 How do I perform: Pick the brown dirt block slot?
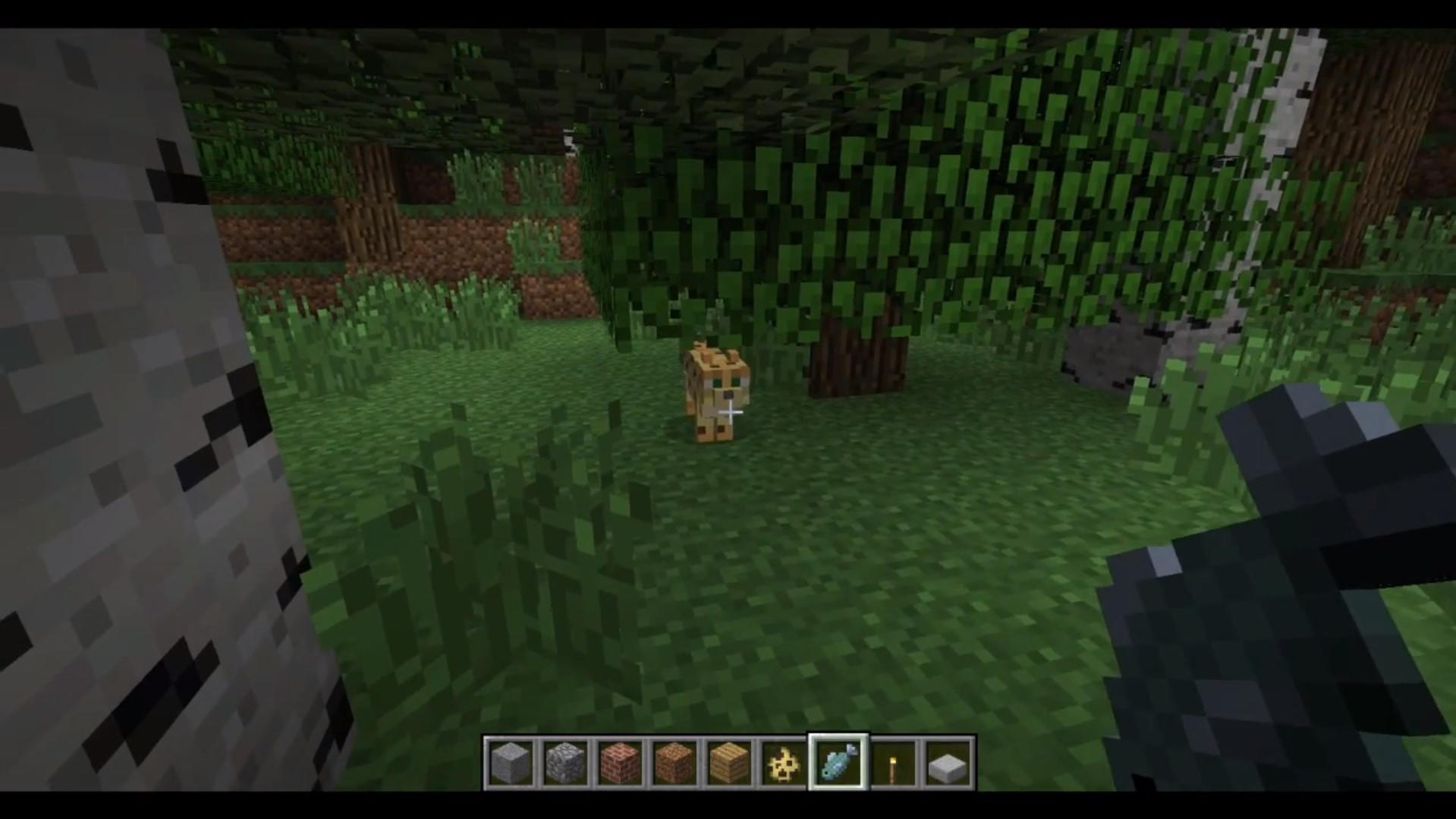(x=675, y=763)
